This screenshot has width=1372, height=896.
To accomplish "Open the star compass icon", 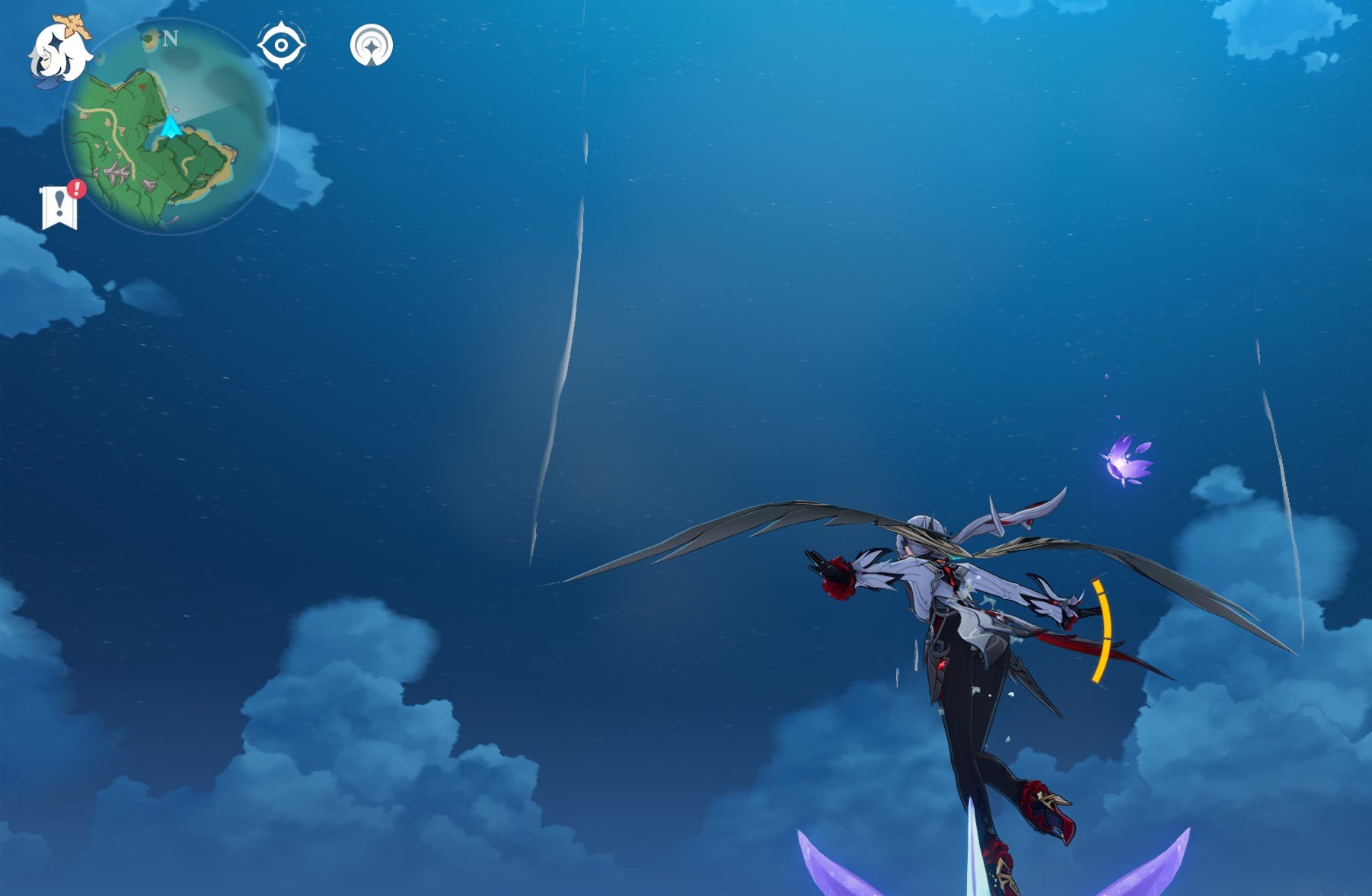I will pos(371,46).
